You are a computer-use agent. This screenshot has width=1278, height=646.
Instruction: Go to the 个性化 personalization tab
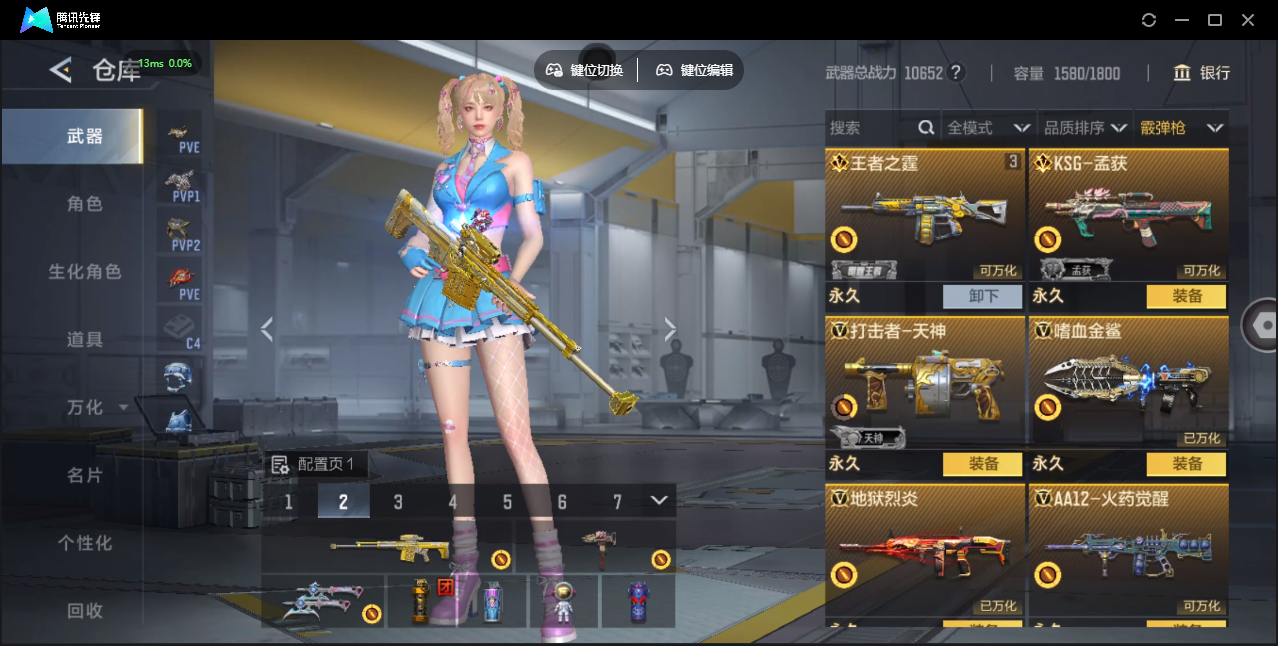pyautogui.click(x=85, y=543)
